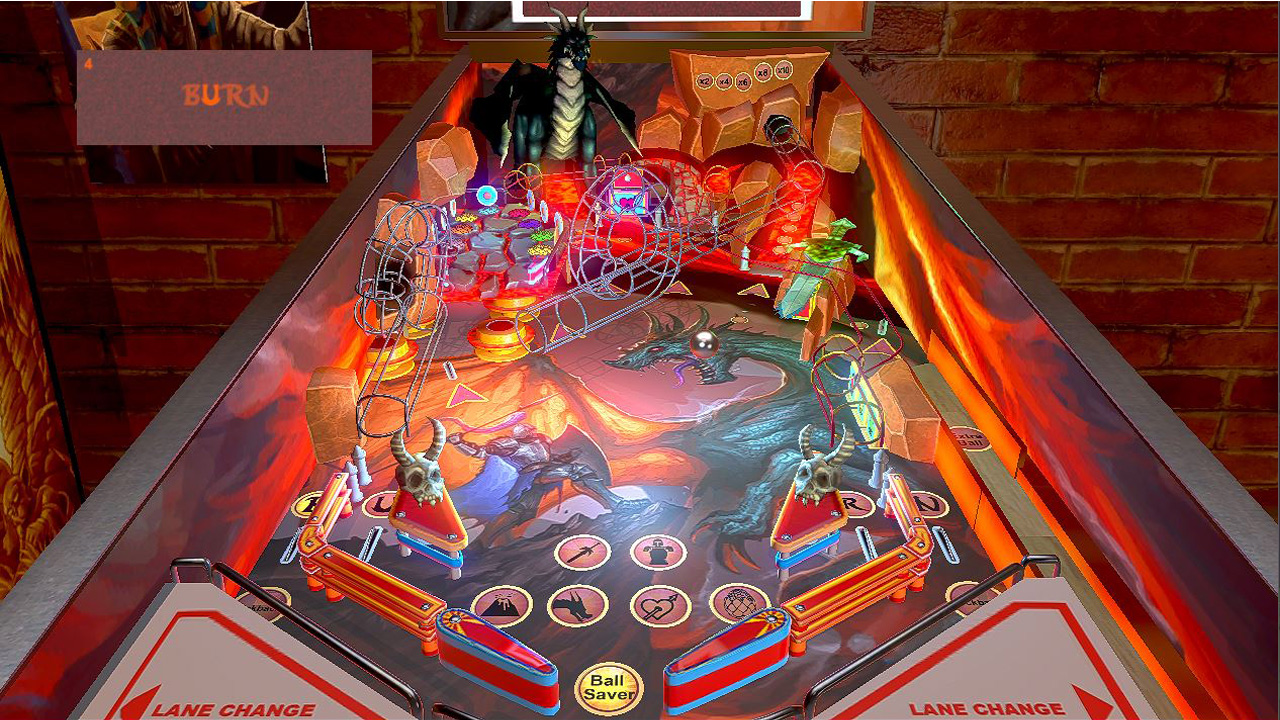Viewport: 1280px width, 720px height.
Task: Light the B rollover letter lamp
Action: [307, 503]
